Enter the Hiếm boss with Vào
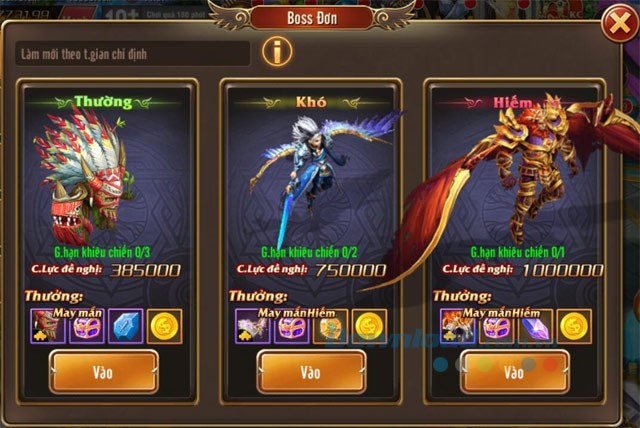The height and width of the screenshot is (428, 640). [514, 371]
